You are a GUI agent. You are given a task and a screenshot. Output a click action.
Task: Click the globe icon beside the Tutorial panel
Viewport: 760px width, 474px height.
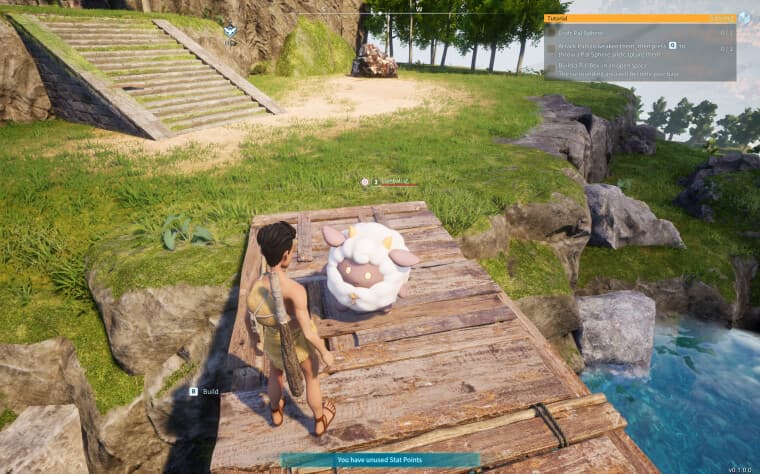pos(744,18)
